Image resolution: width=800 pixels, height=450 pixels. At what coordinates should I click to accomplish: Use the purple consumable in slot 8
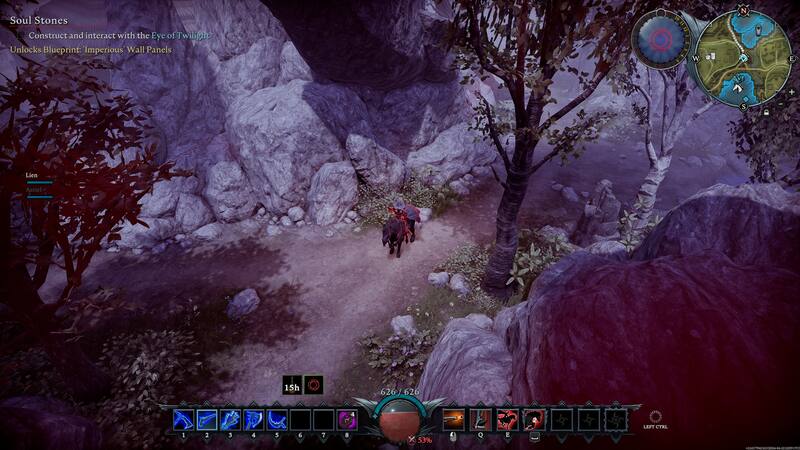[347, 419]
